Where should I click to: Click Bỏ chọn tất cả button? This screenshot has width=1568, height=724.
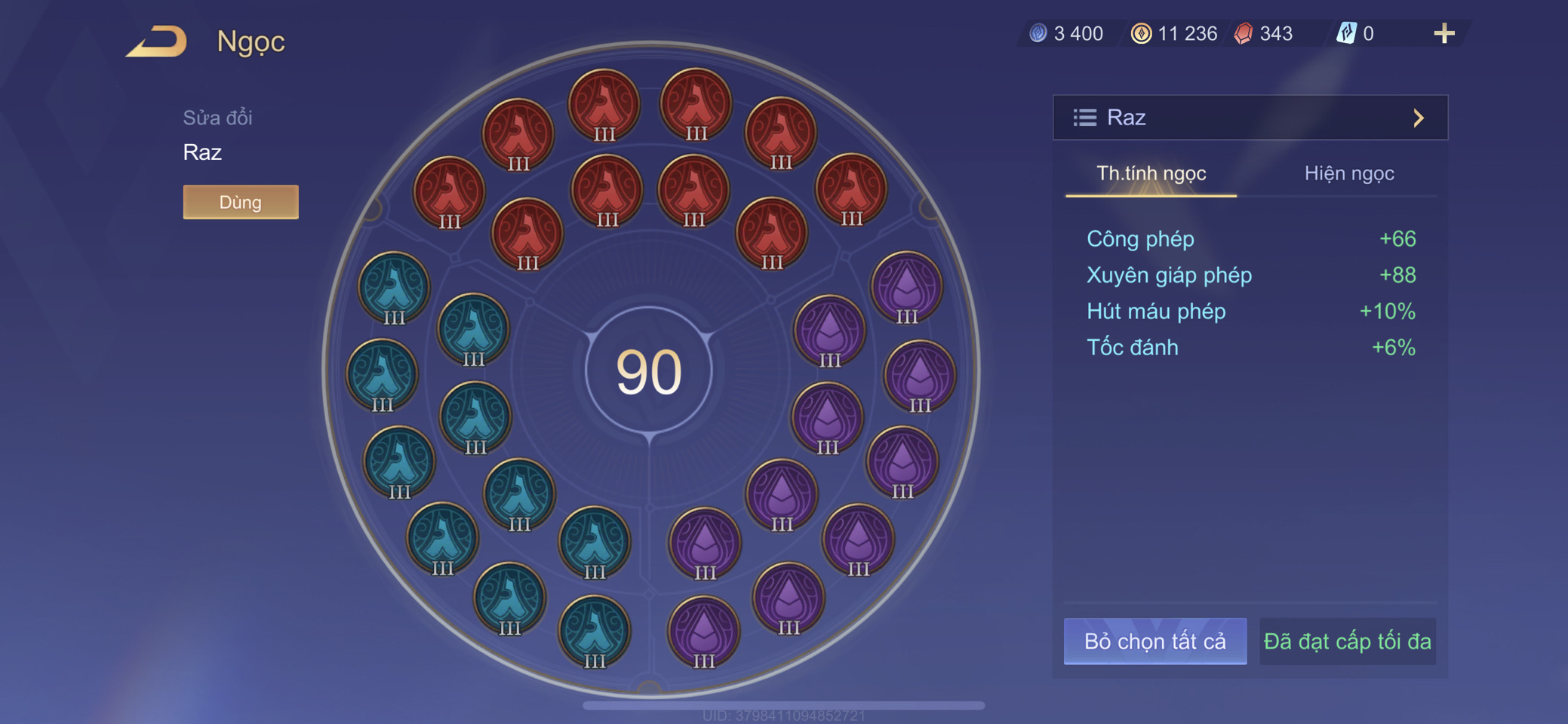[1154, 641]
